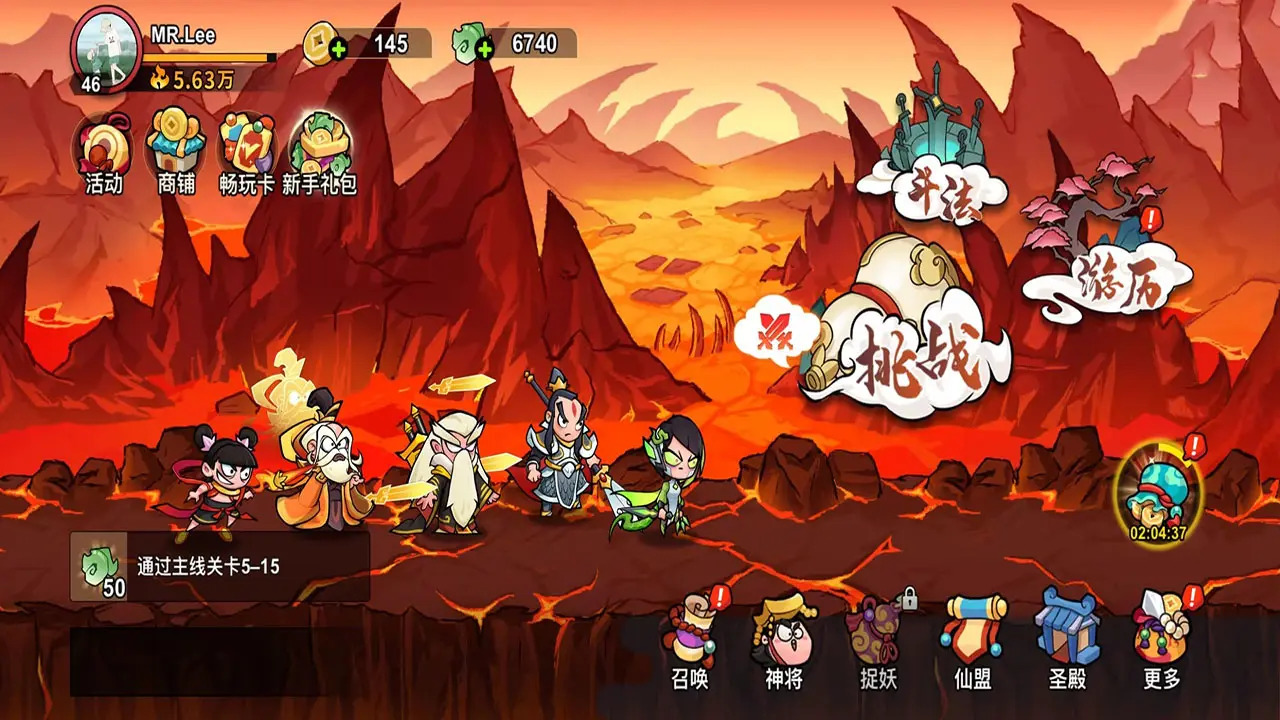The height and width of the screenshot is (720, 1280).
Task: Open the 仙盟 guild menu
Action: pyautogui.click(x=973, y=641)
